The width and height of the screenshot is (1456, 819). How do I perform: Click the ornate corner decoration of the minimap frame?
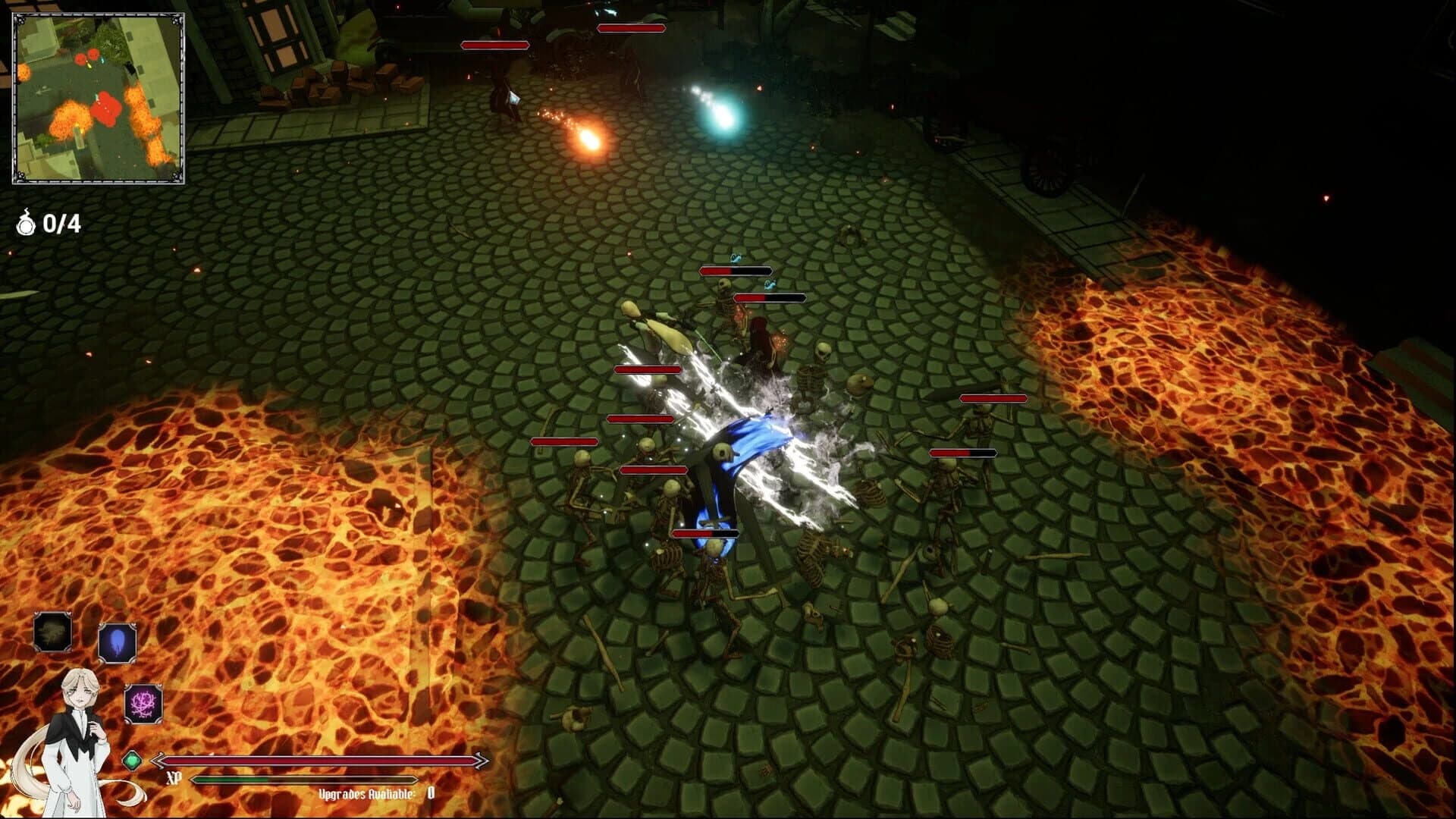(x=20, y=20)
